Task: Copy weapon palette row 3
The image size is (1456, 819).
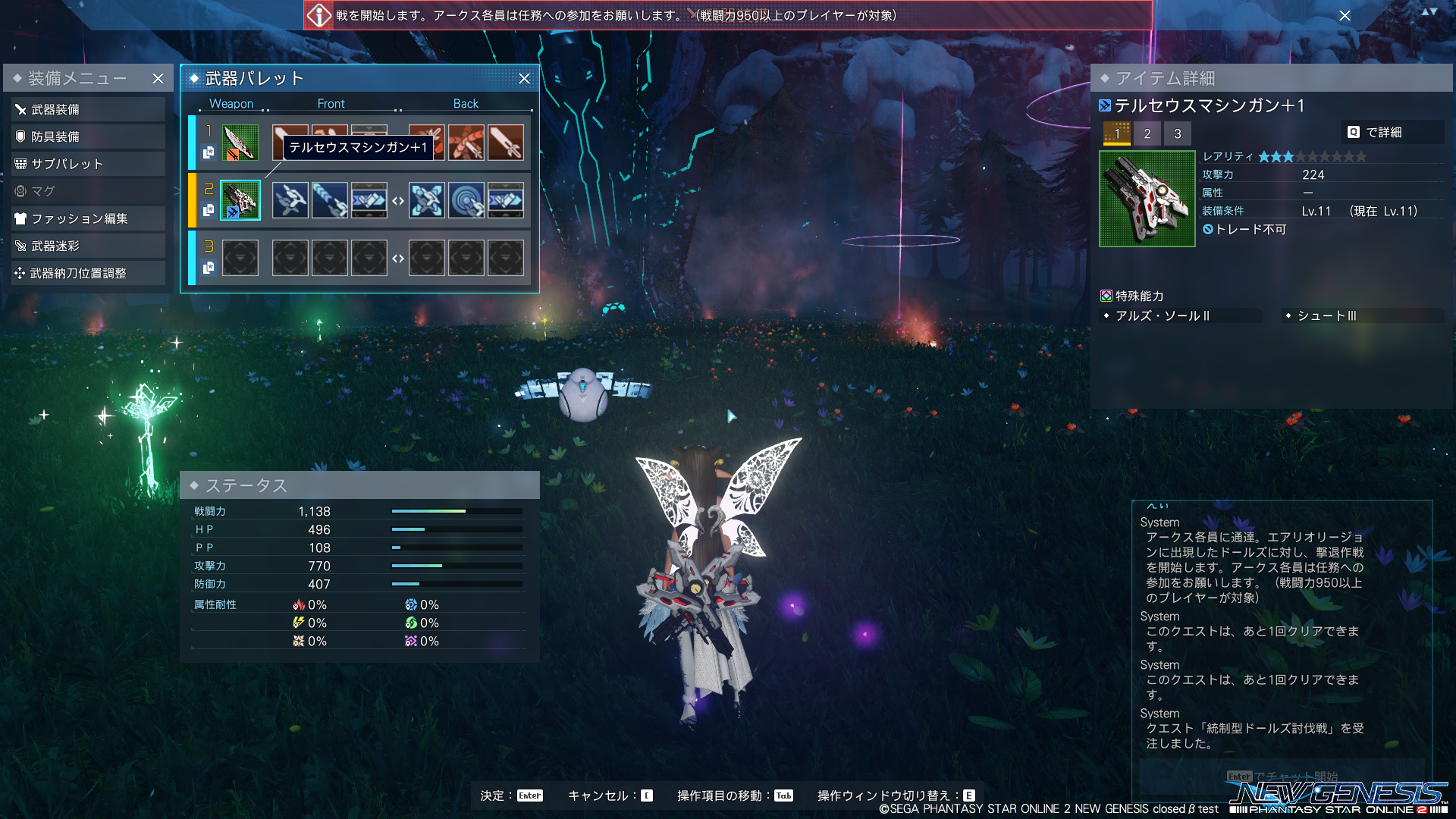Action: pyautogui.click(x=209, y=268)
